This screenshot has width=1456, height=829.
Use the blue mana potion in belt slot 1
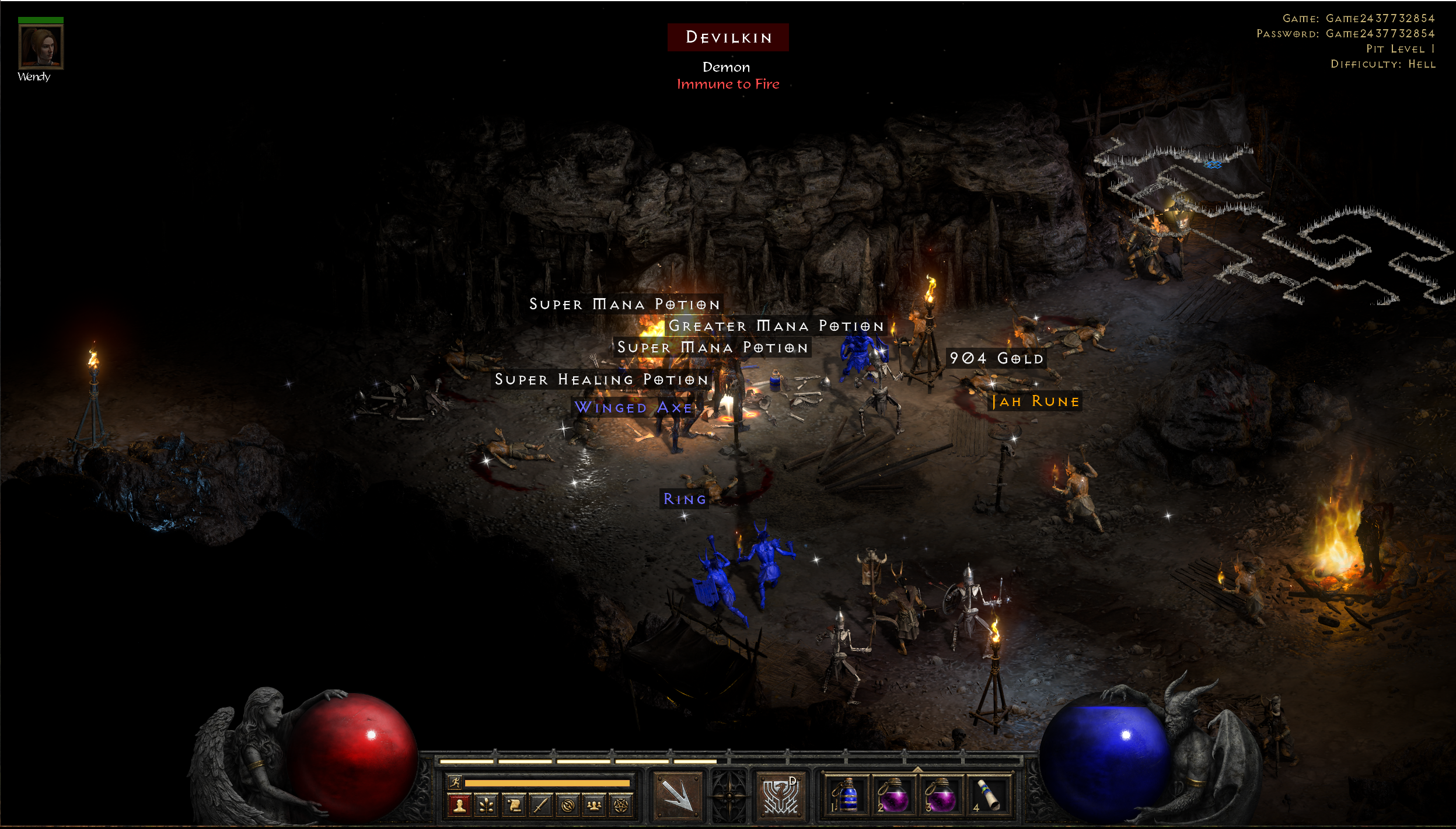click(846, 796)
